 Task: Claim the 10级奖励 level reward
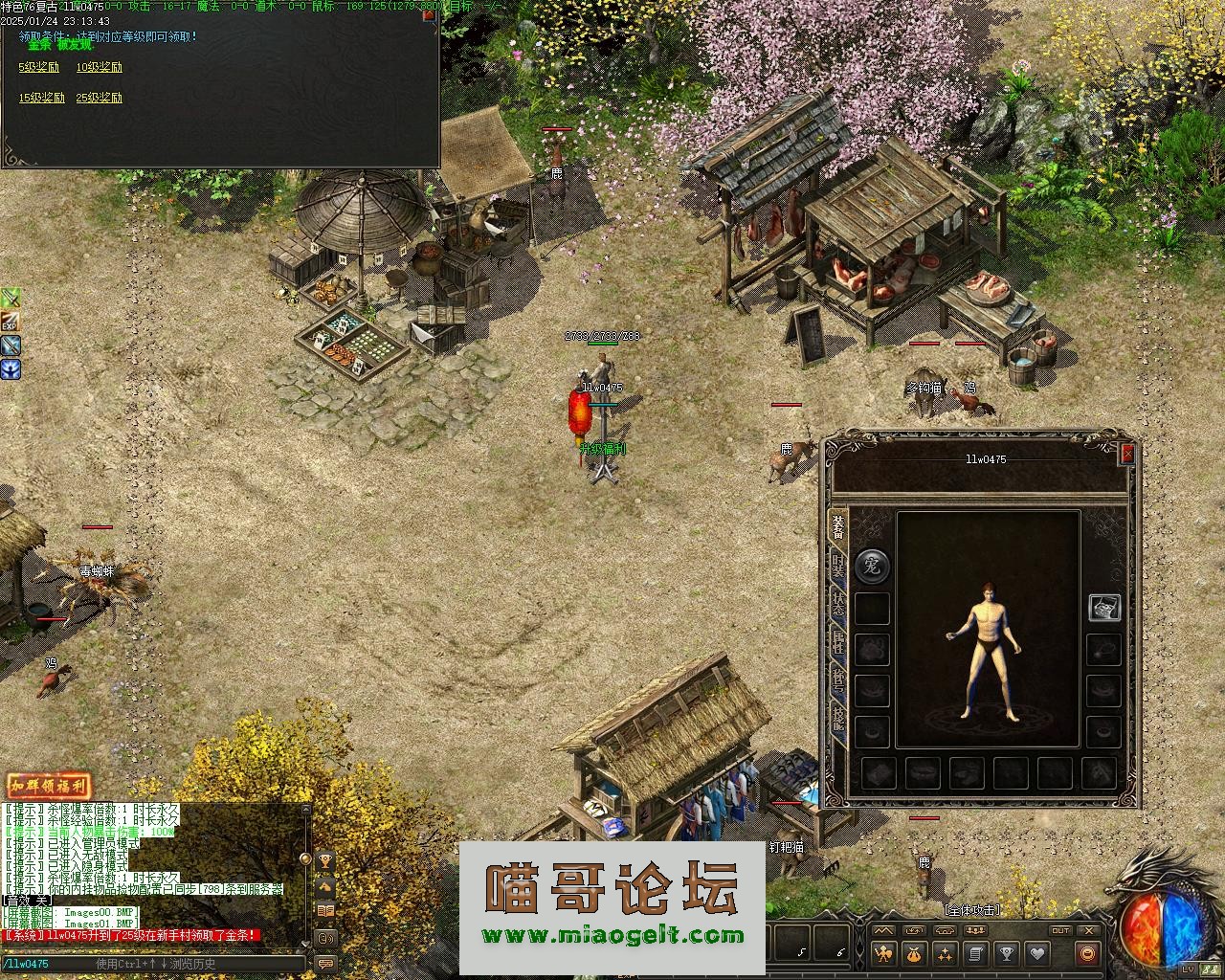(x=99, y=68)
